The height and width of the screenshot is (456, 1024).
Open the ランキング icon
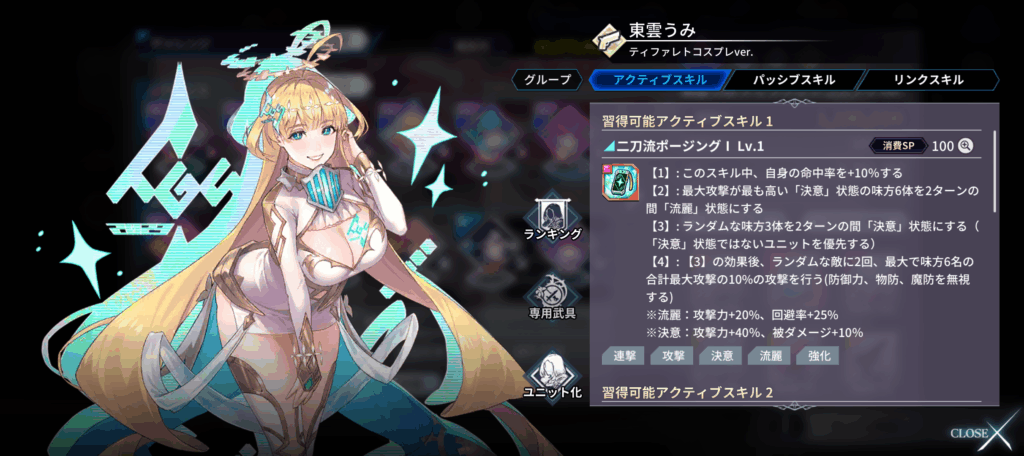pyautogui.click(x=552, y=216)
